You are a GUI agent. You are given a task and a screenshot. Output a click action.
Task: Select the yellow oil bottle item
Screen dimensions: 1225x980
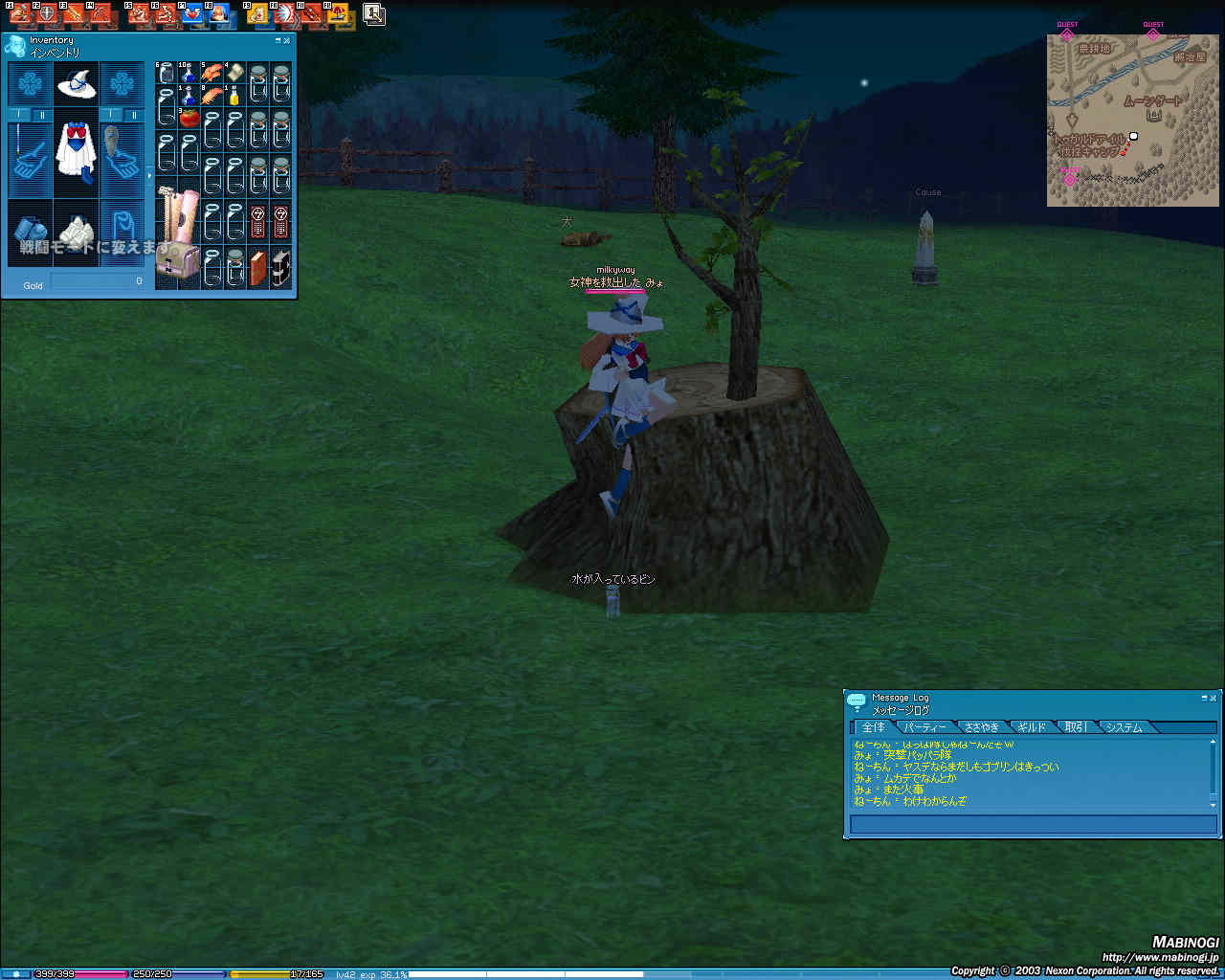click(234, 96)
